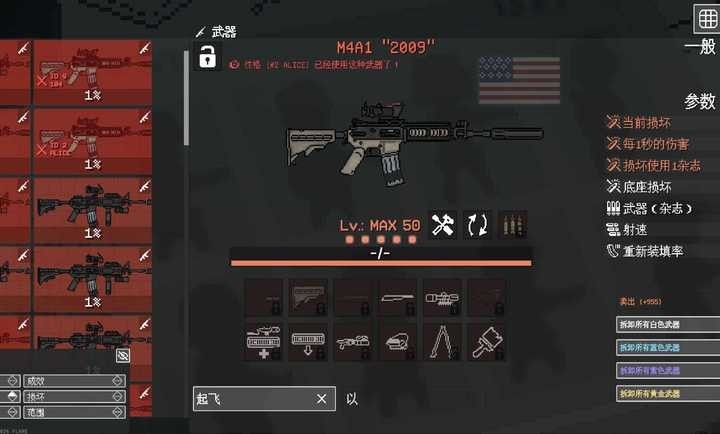Image resolution: width=720 pixels, height=434 pixels.
Task: Open the grid menu icon
Action: point(706,18)
